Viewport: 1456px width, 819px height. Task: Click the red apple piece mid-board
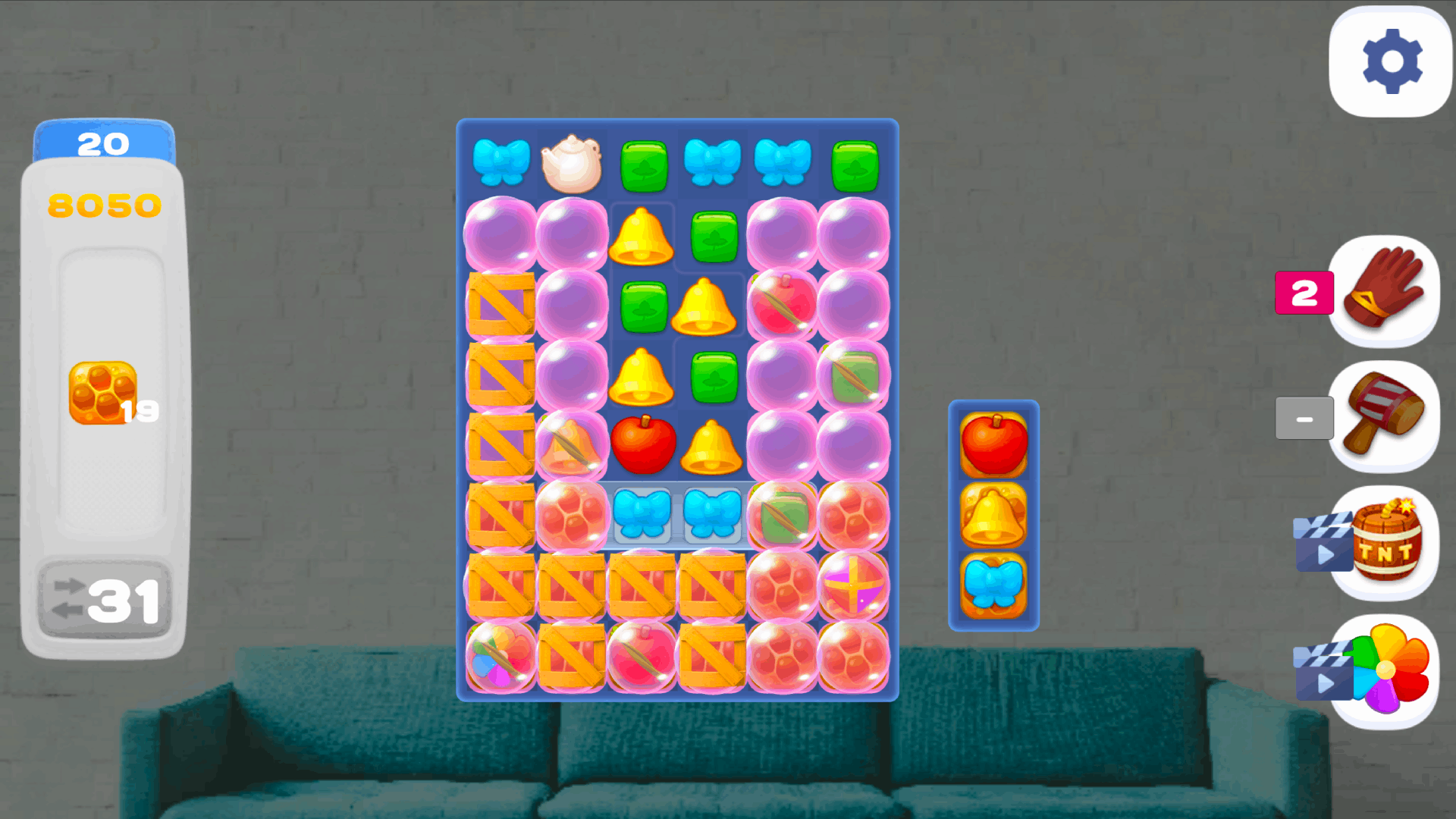(643, 444)
